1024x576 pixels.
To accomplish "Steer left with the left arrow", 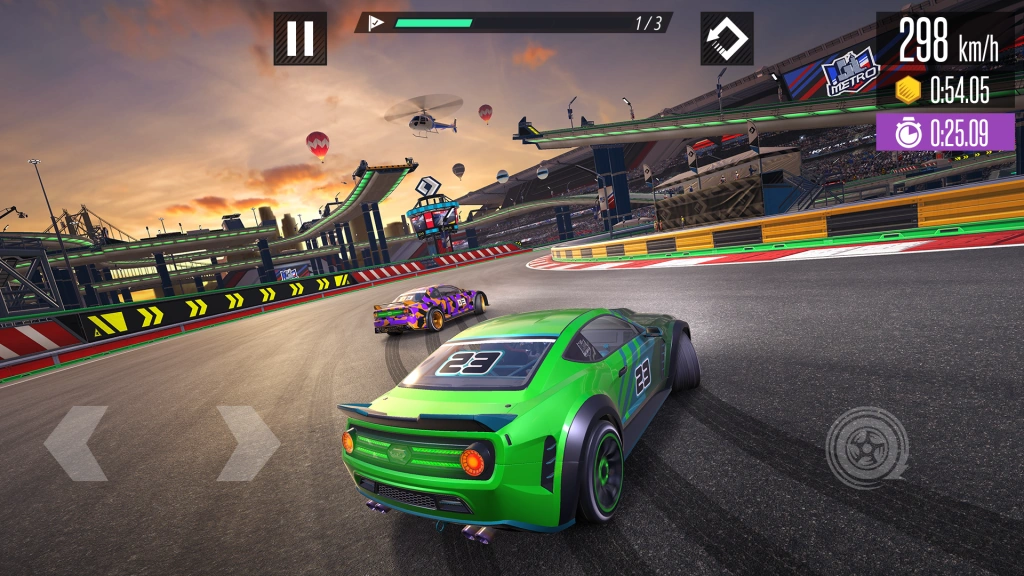I will (75, 443).
